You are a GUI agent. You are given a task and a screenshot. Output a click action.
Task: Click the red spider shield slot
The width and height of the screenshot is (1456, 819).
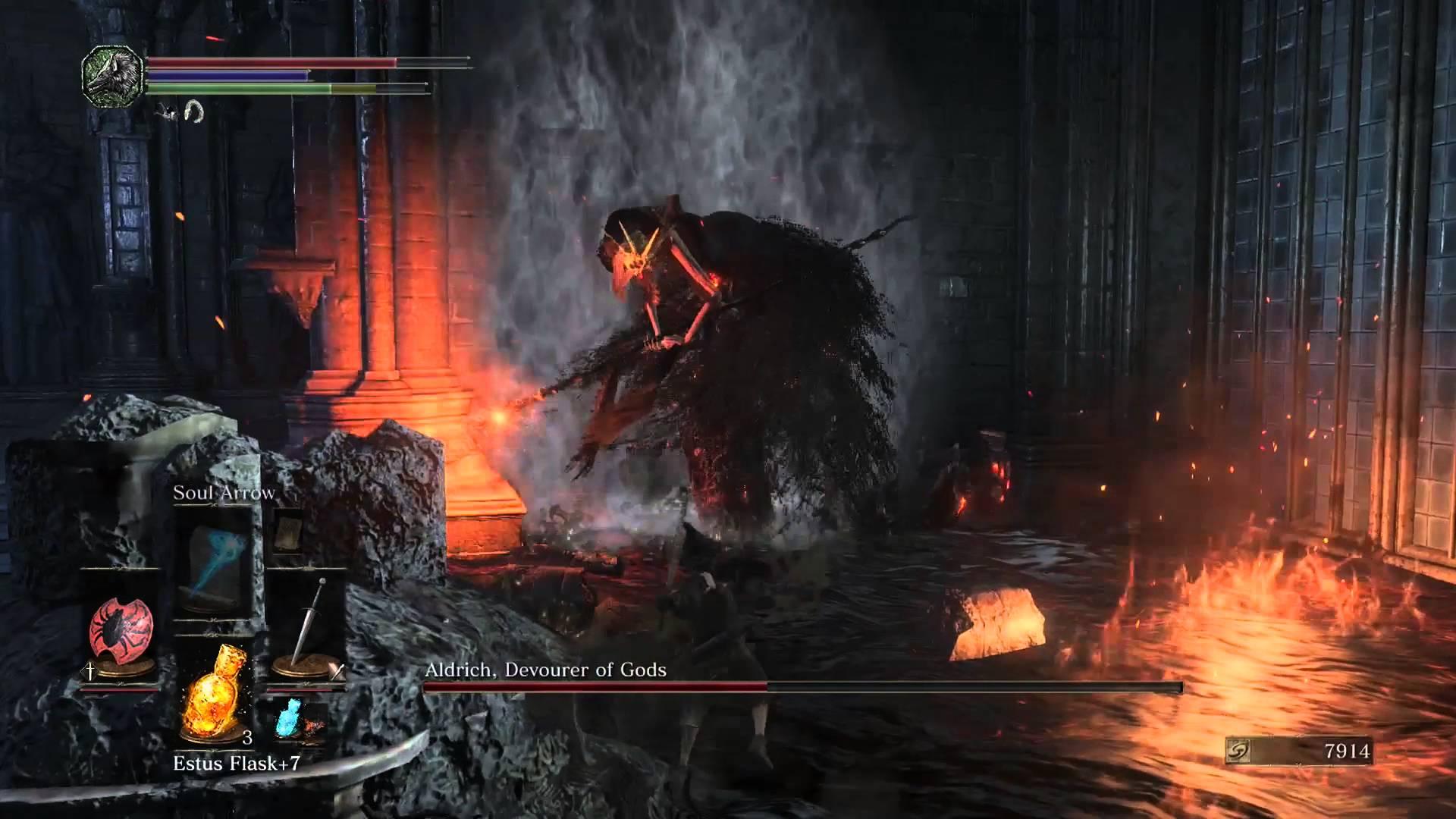point(122,628)
